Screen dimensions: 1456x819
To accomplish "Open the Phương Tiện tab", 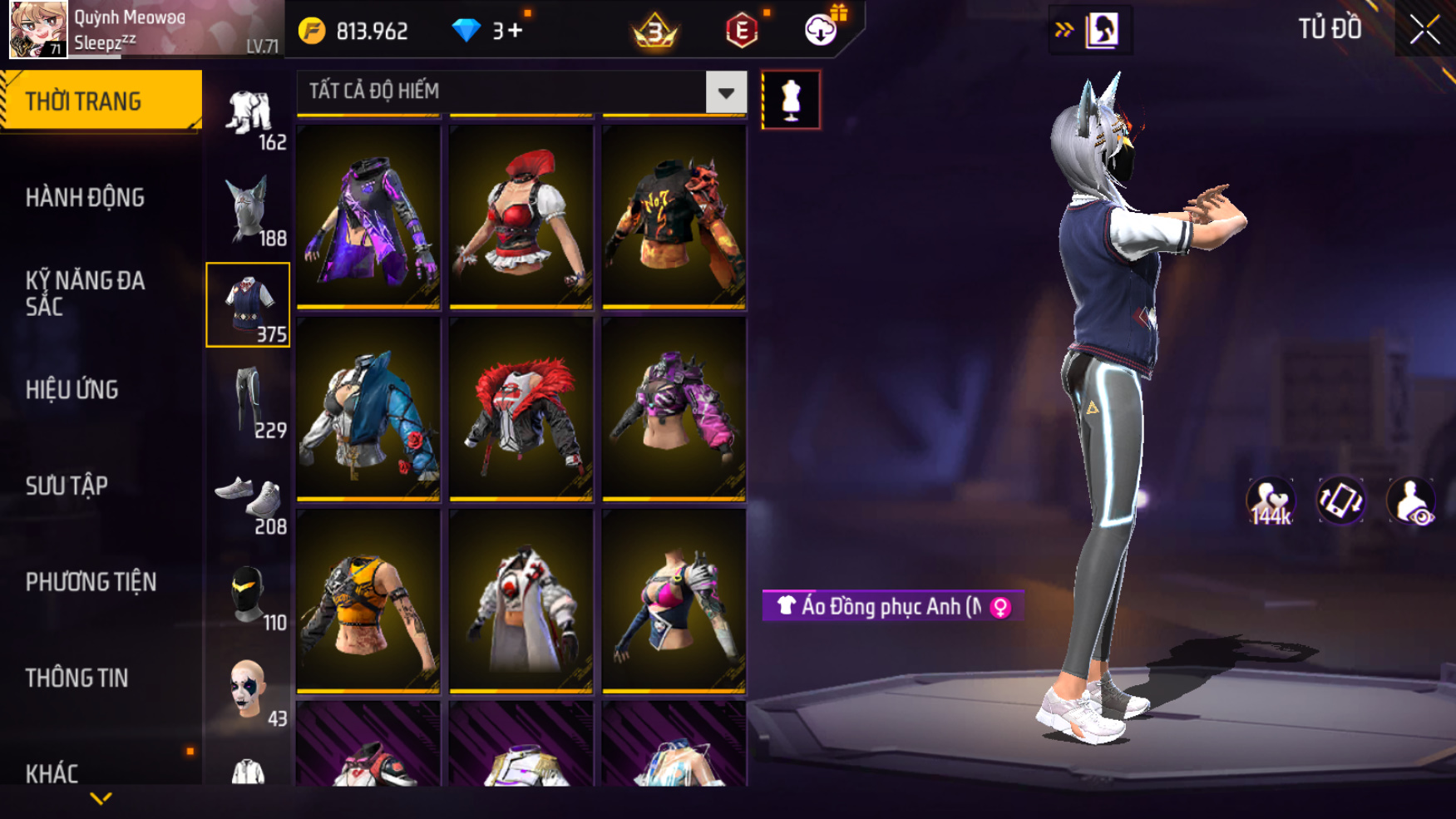I will 91,582.
